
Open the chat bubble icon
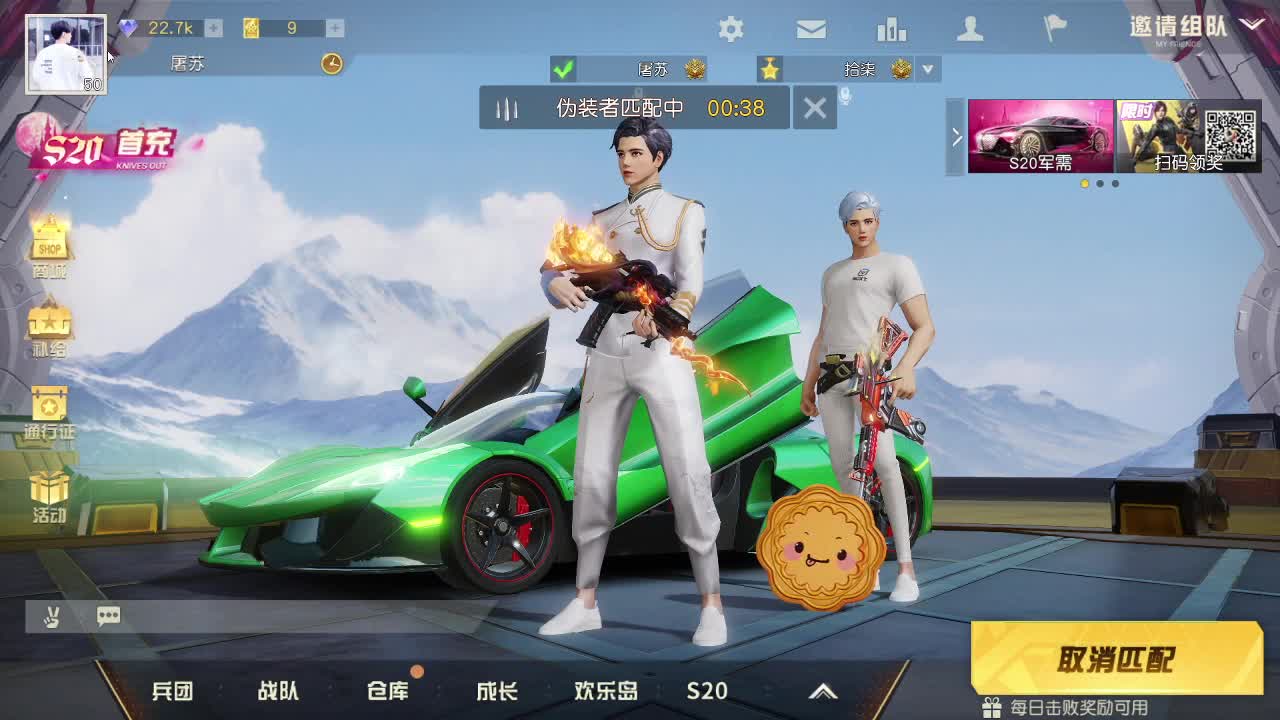[108, 616]
